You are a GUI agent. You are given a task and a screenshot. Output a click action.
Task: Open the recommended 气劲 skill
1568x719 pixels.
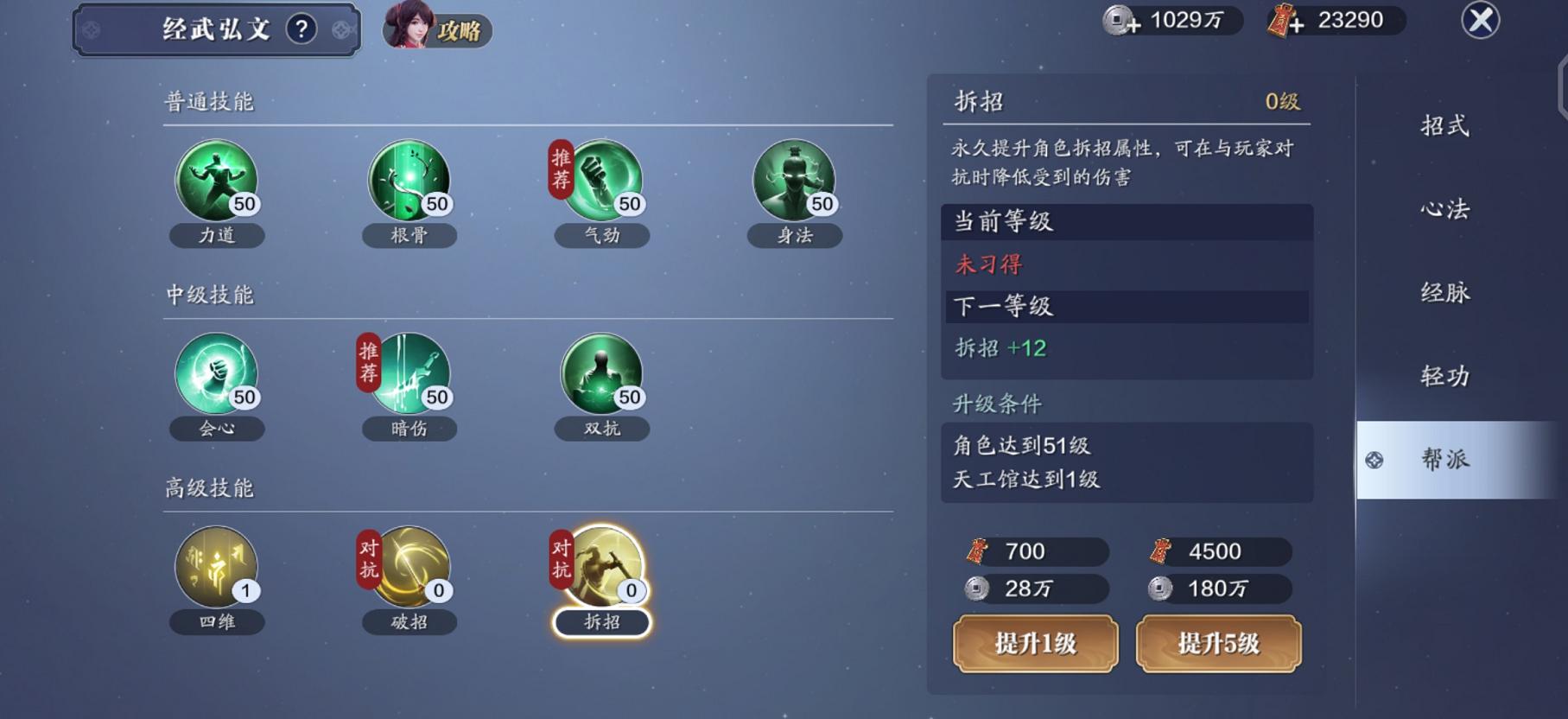coord(601,181)
